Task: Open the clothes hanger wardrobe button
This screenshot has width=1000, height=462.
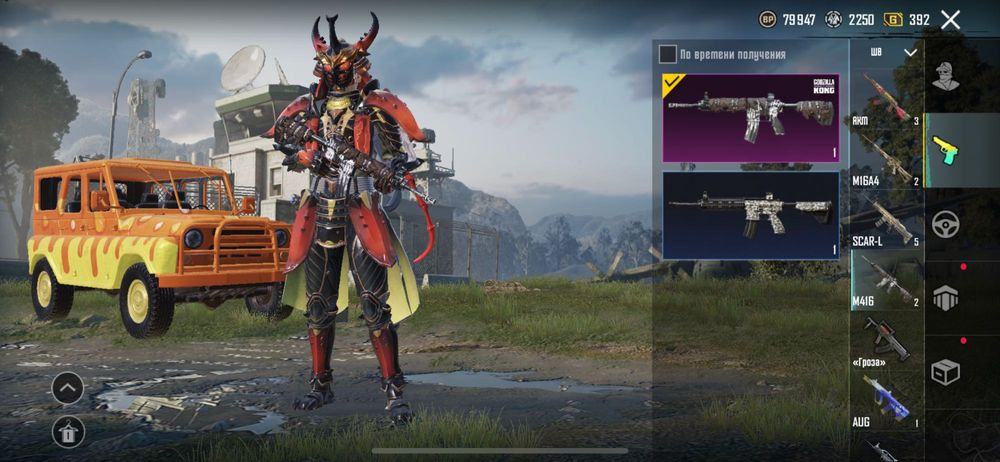Action: coord(68,431)
